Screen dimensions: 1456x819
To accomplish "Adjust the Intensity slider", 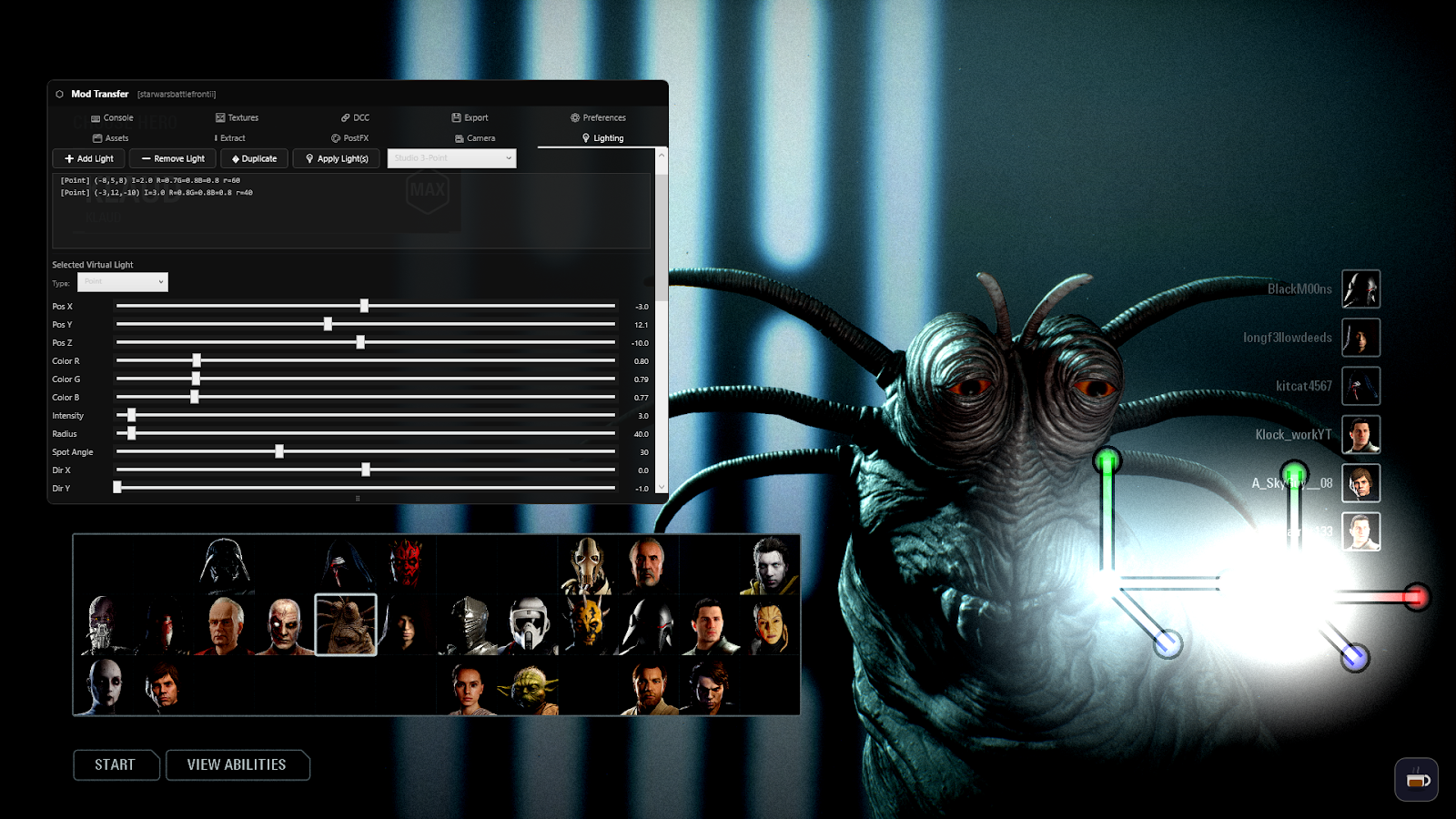I will tap(130, 415).
